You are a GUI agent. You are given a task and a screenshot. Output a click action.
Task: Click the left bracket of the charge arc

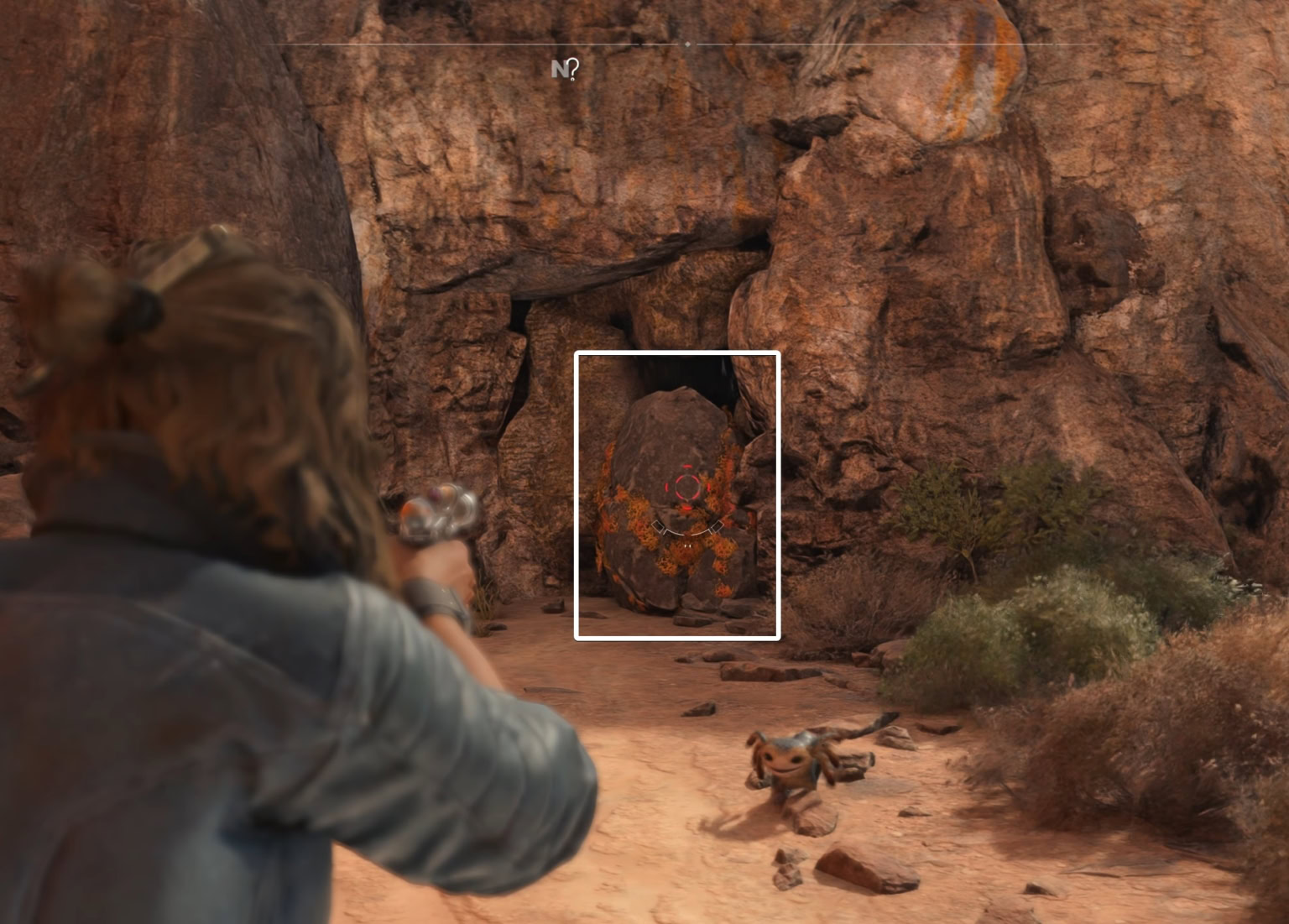coord(660,527)
